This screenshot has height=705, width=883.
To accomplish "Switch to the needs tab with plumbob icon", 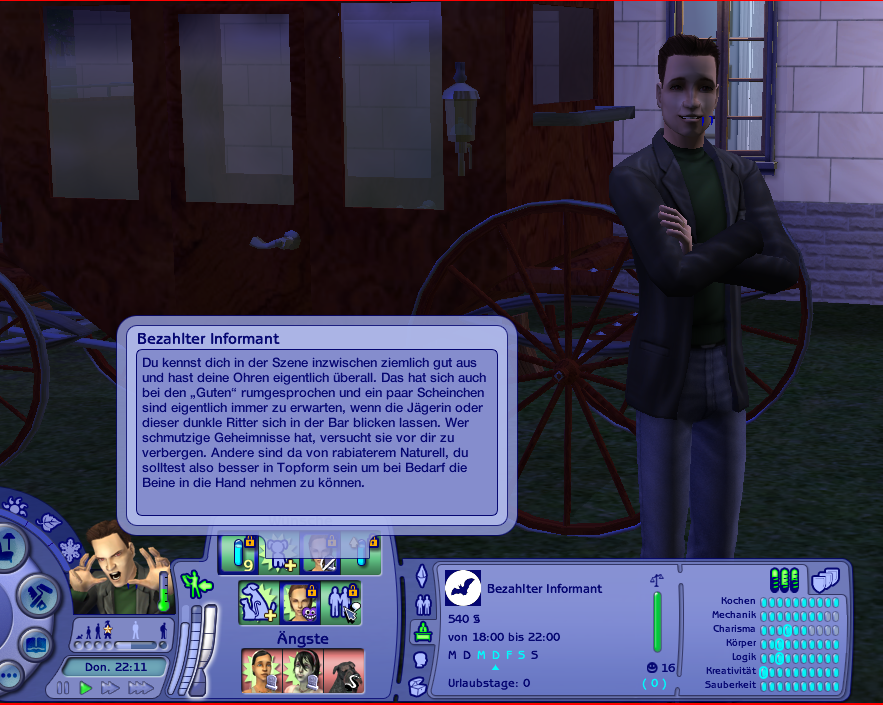I will point(422,575).
